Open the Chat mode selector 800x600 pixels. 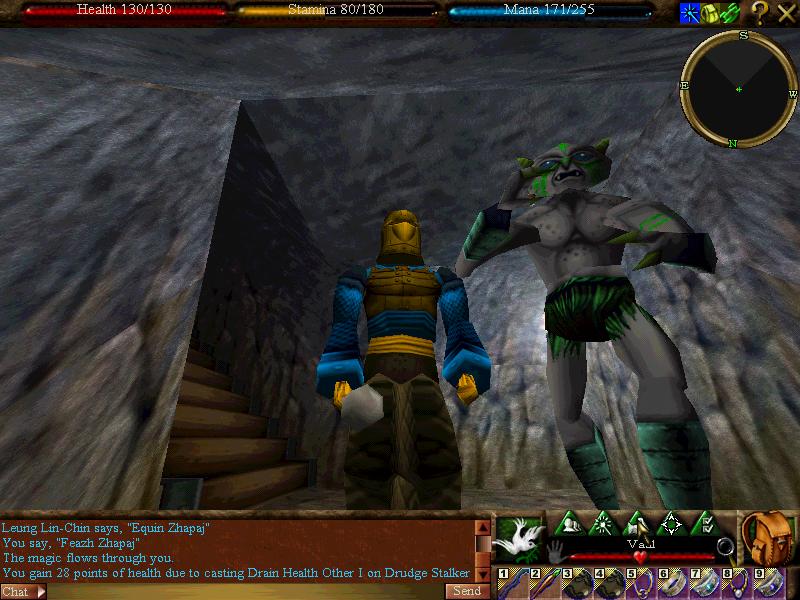click(24, 592)
